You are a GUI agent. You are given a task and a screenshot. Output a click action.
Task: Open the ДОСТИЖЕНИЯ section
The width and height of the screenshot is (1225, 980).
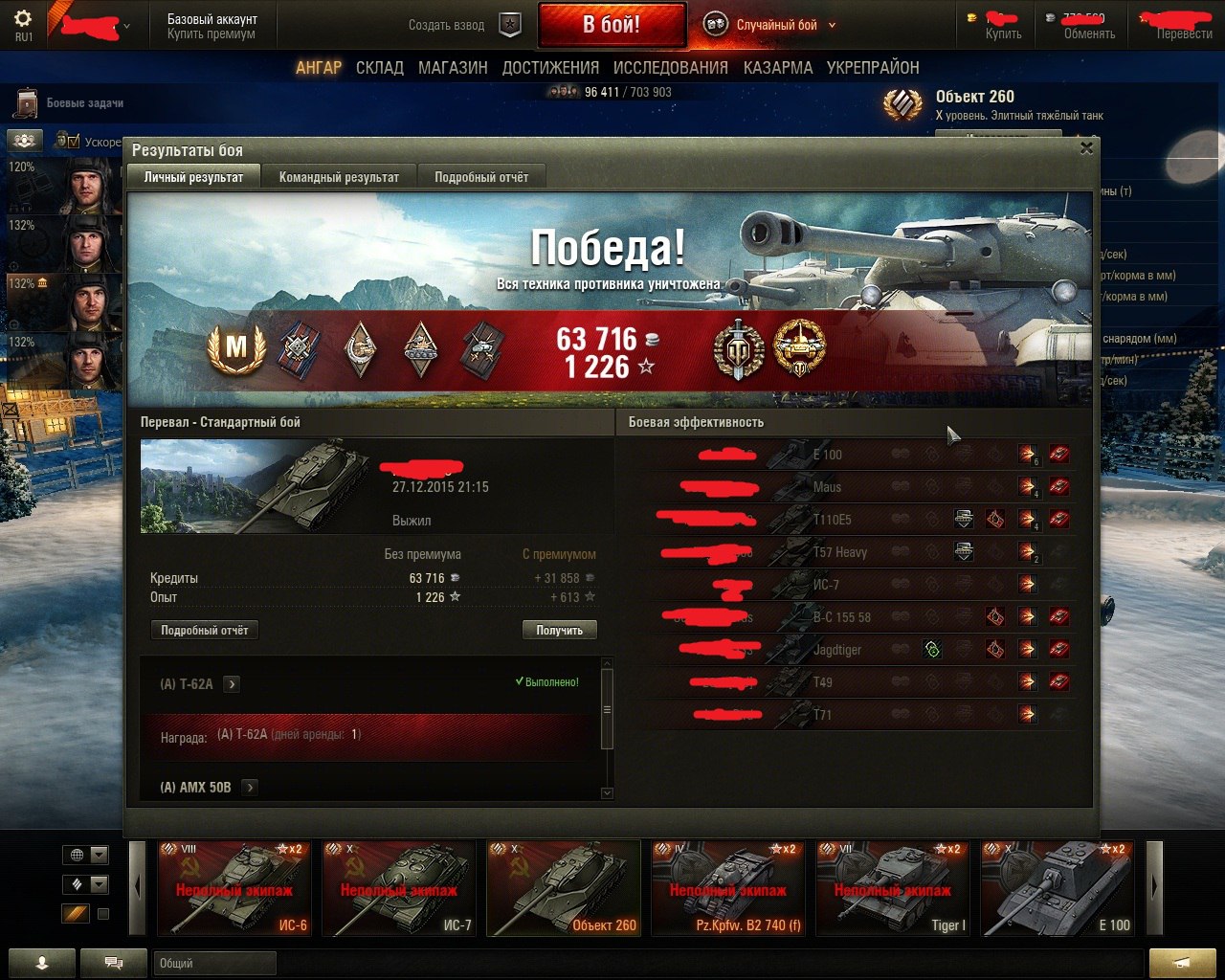(x=550, y=68)
